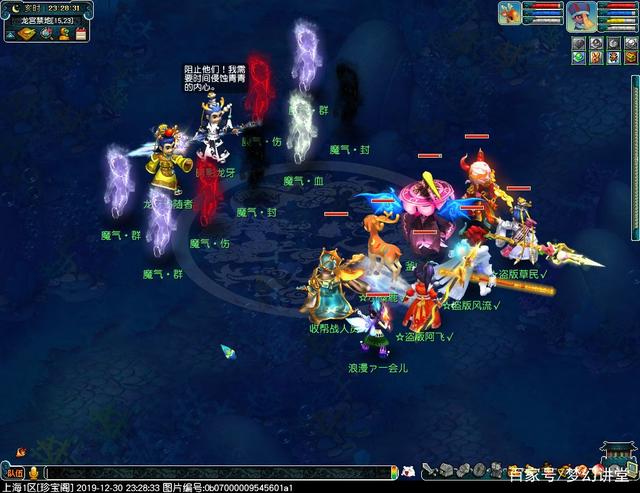
Task: Open the world map icon
Action: coord(25,34)
